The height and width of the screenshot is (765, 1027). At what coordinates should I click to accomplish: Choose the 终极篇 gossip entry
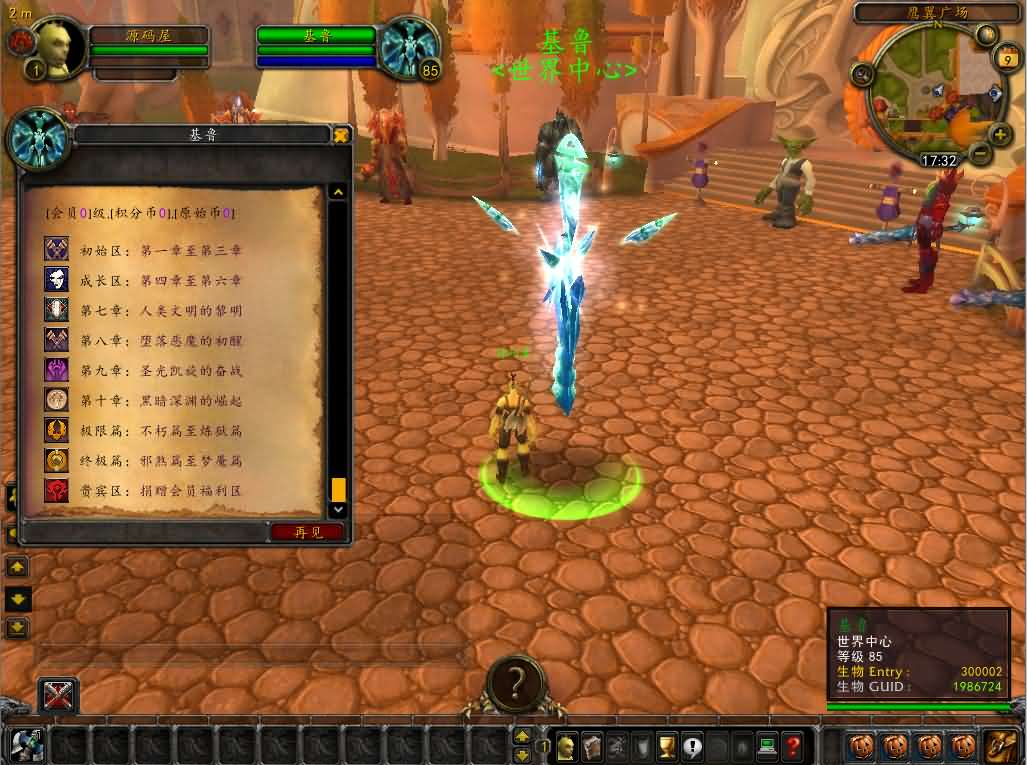[160, 461]
